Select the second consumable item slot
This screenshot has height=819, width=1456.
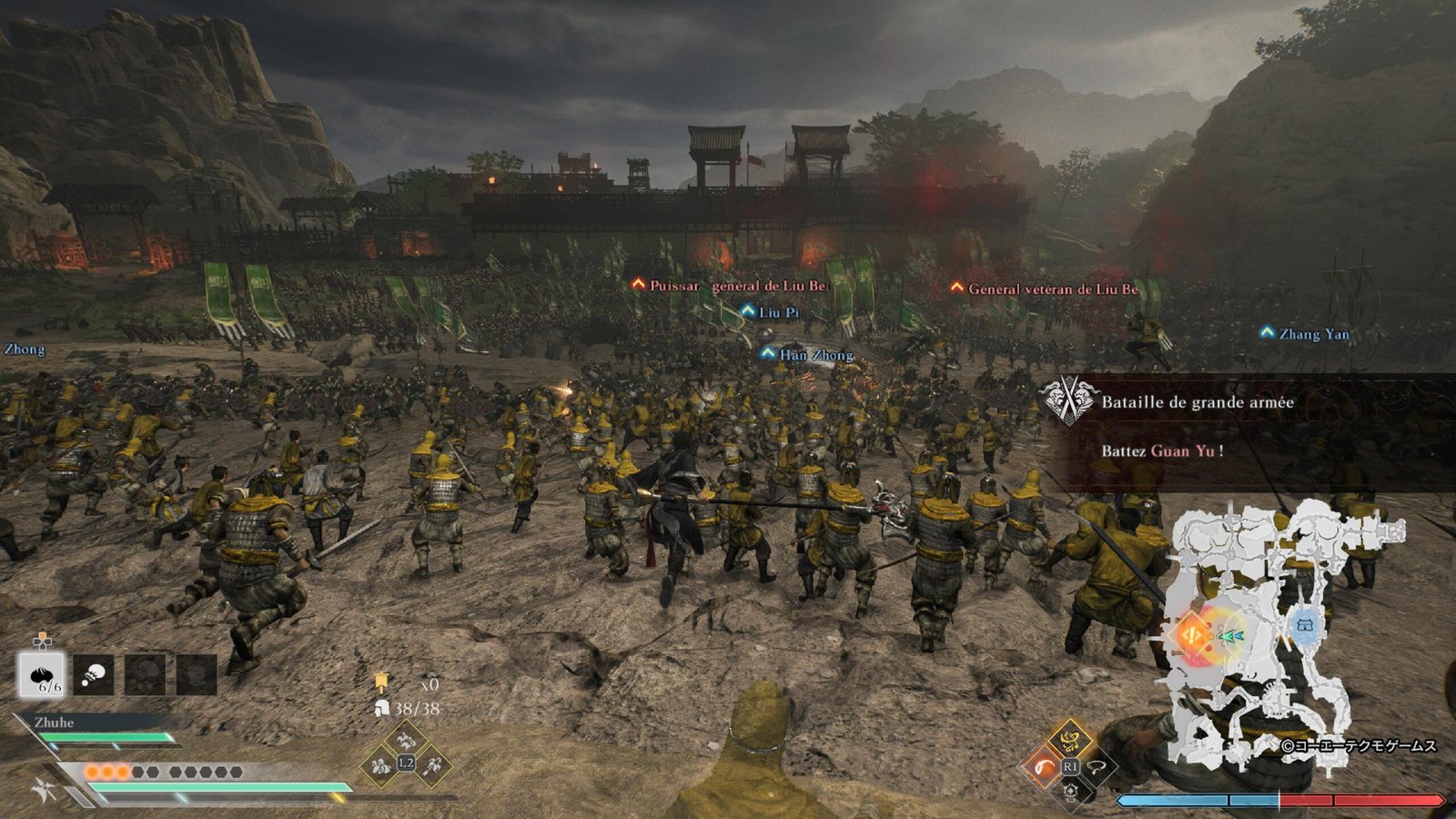(94, 675)
